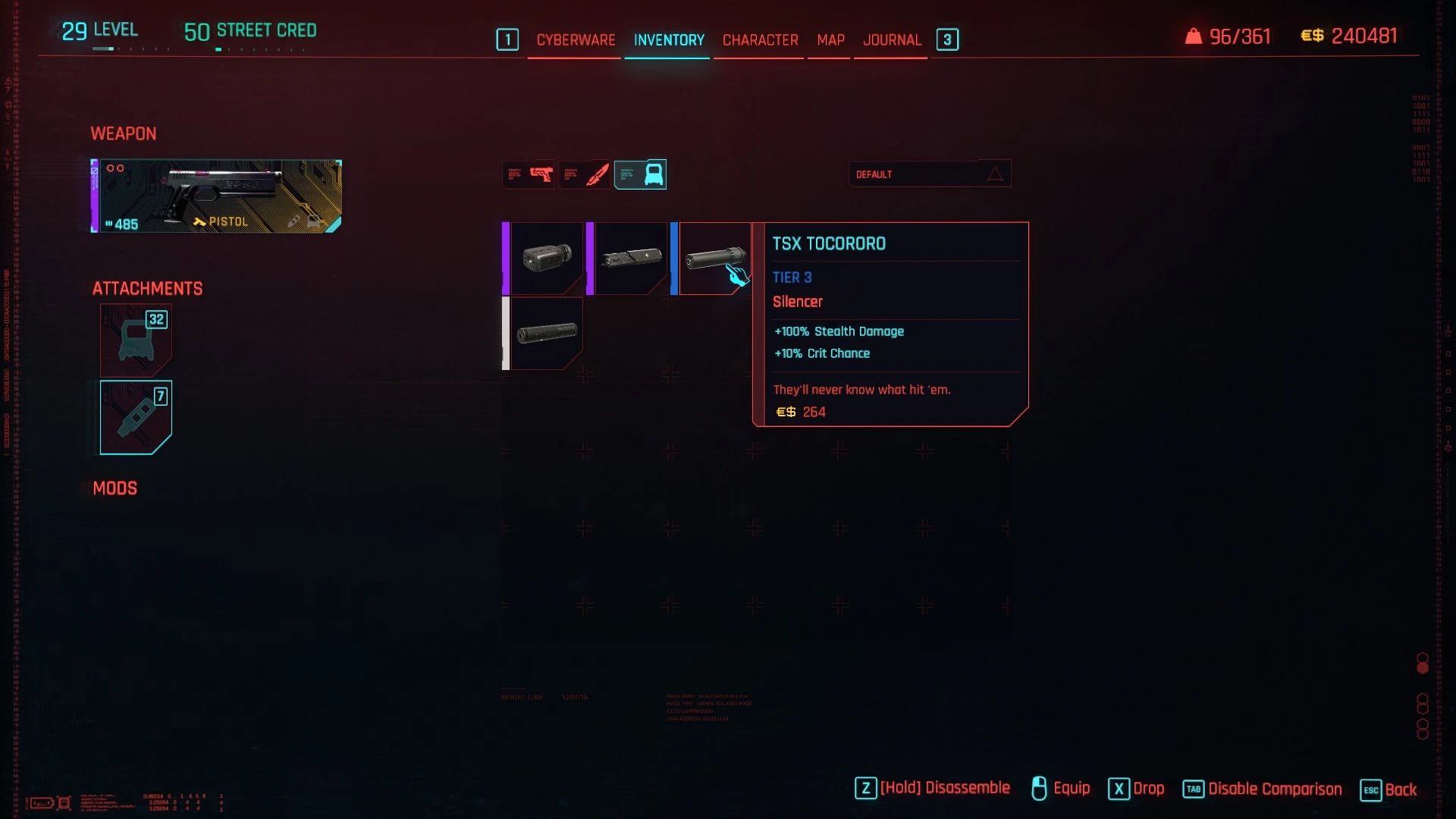Open the JOURNAL tab

click(892, 39)
